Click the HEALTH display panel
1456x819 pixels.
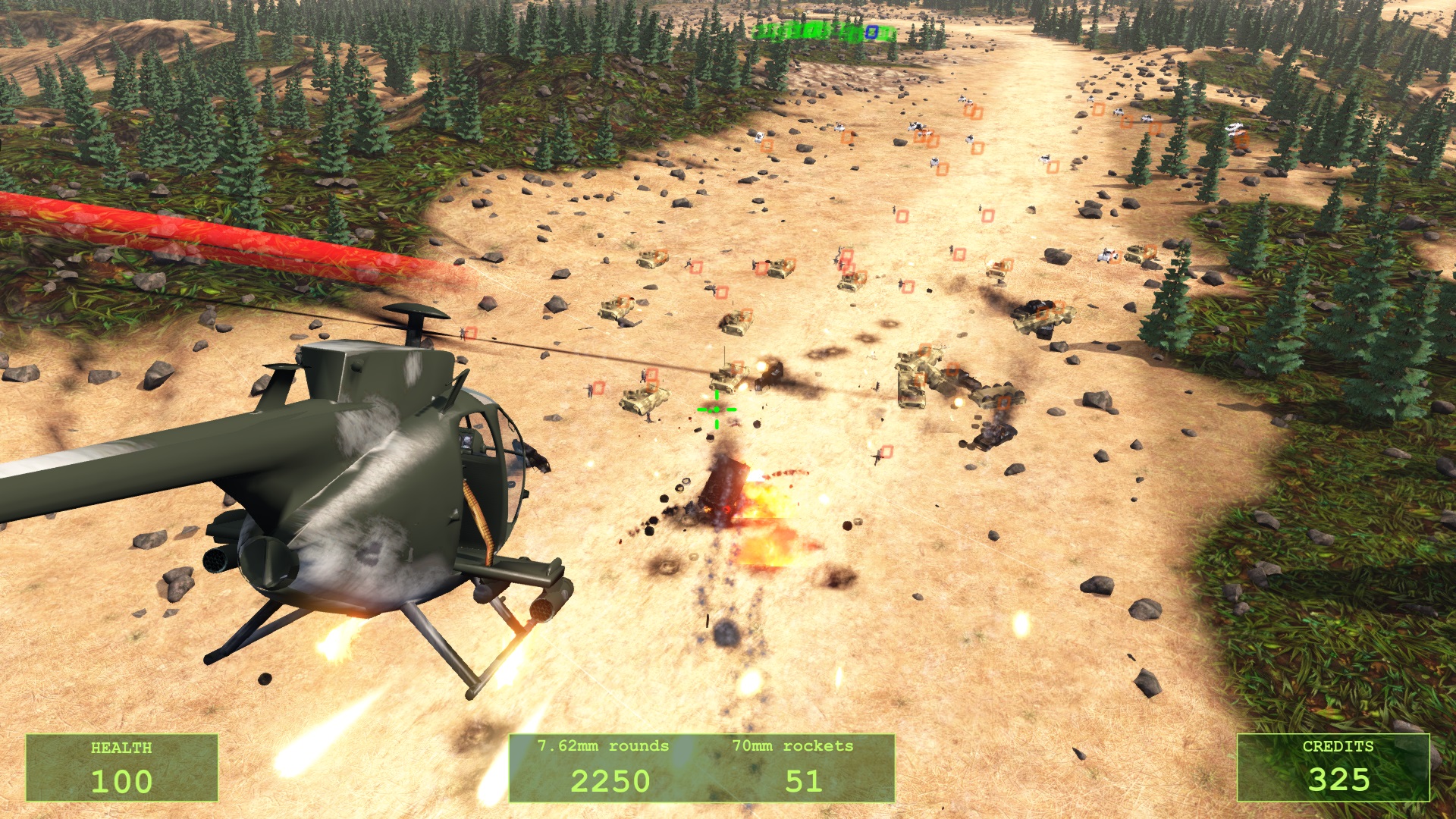[x=123, y=767]
